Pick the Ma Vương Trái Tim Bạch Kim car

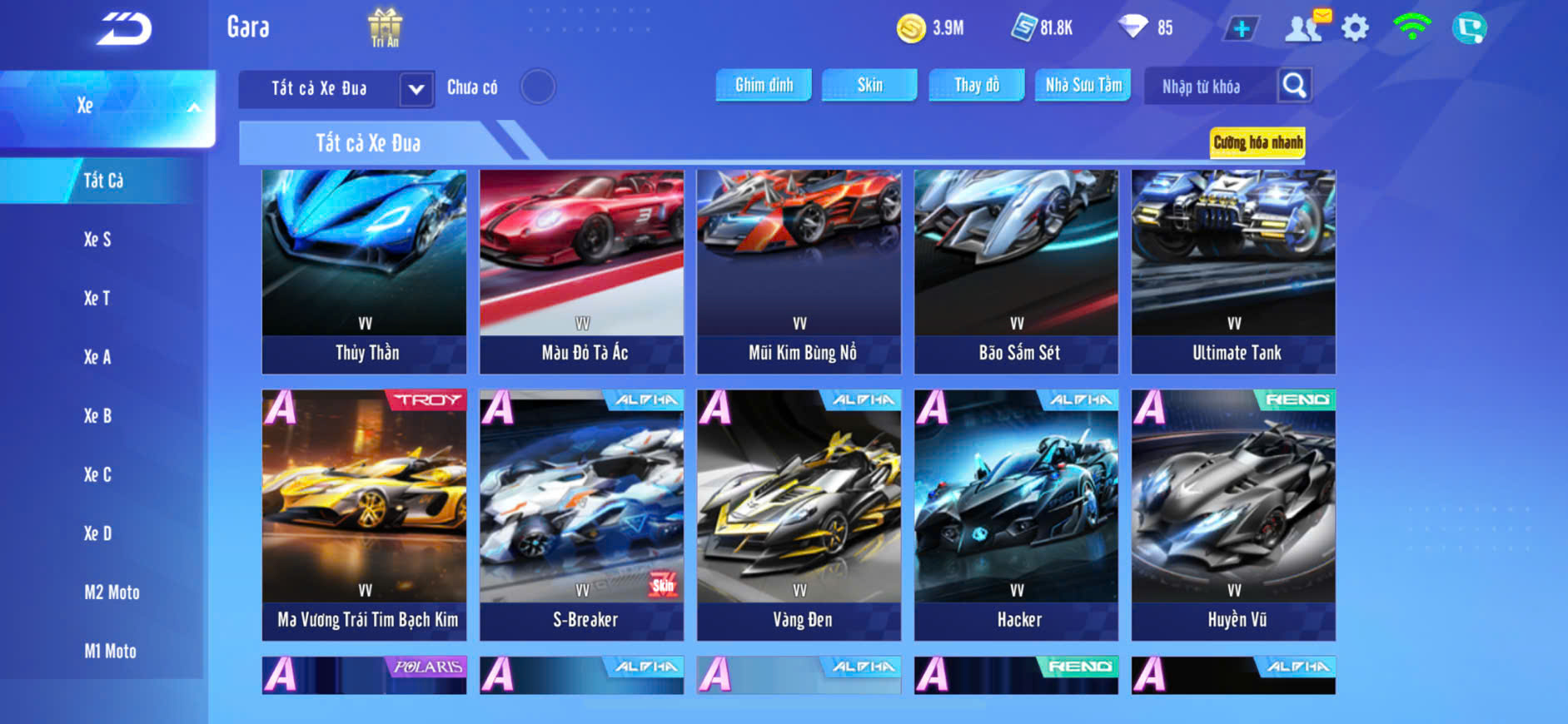pos(365,514)
